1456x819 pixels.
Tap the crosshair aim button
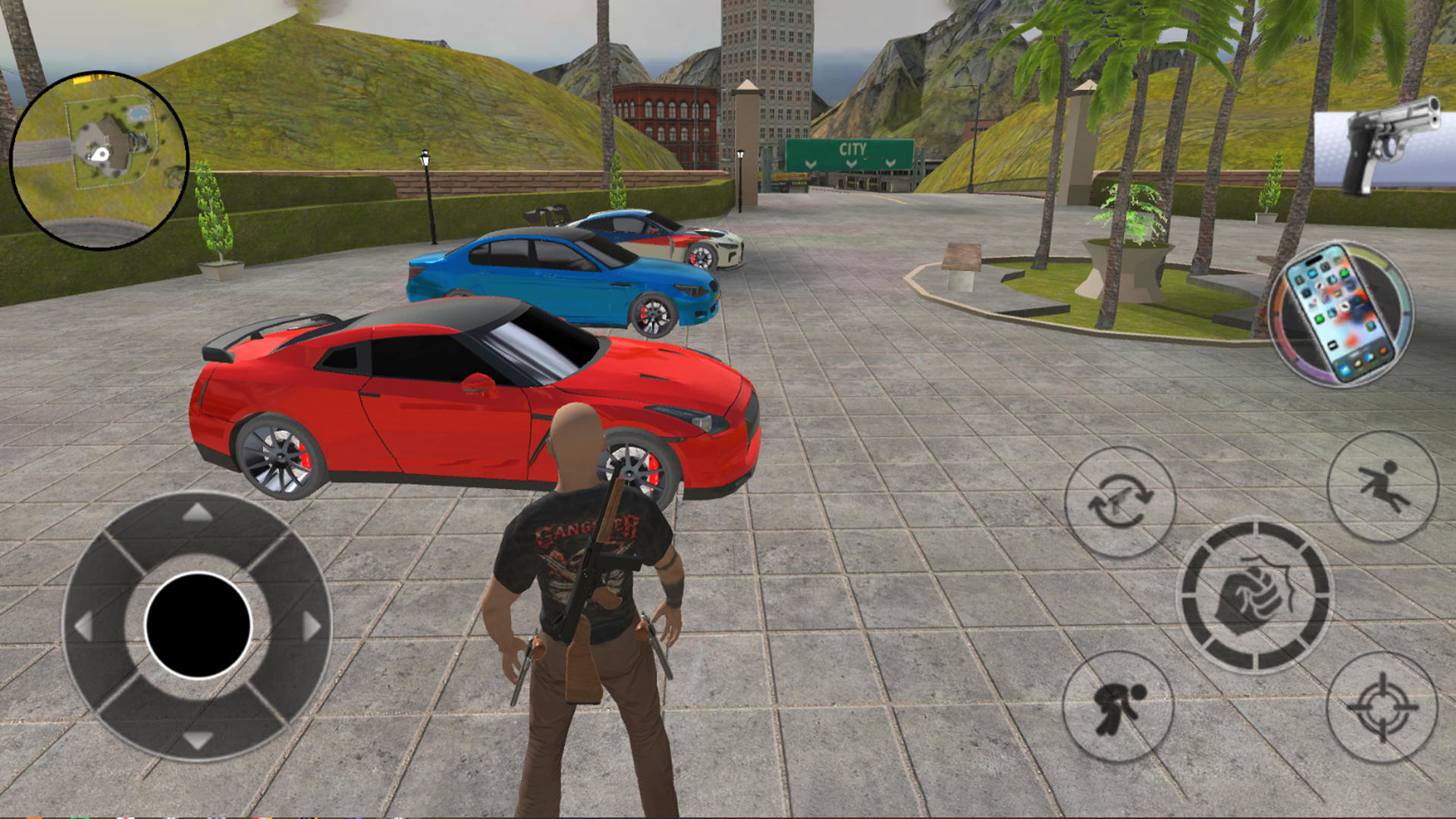[1382, 707]
